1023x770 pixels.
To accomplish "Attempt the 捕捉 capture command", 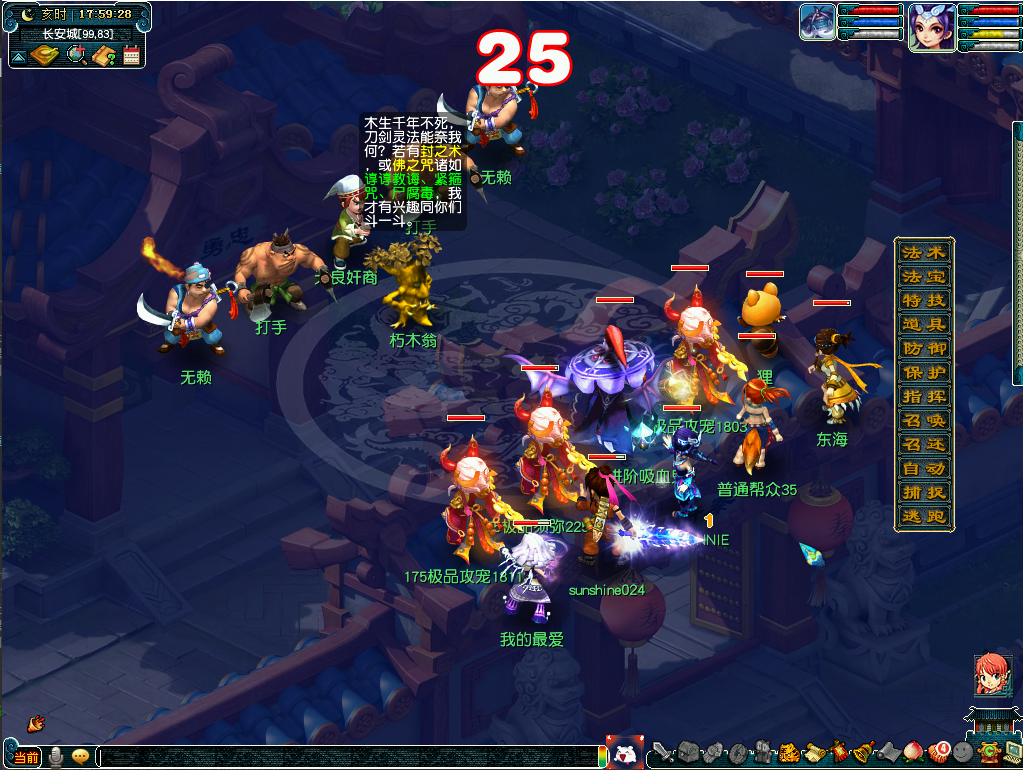I will point(923,492).
